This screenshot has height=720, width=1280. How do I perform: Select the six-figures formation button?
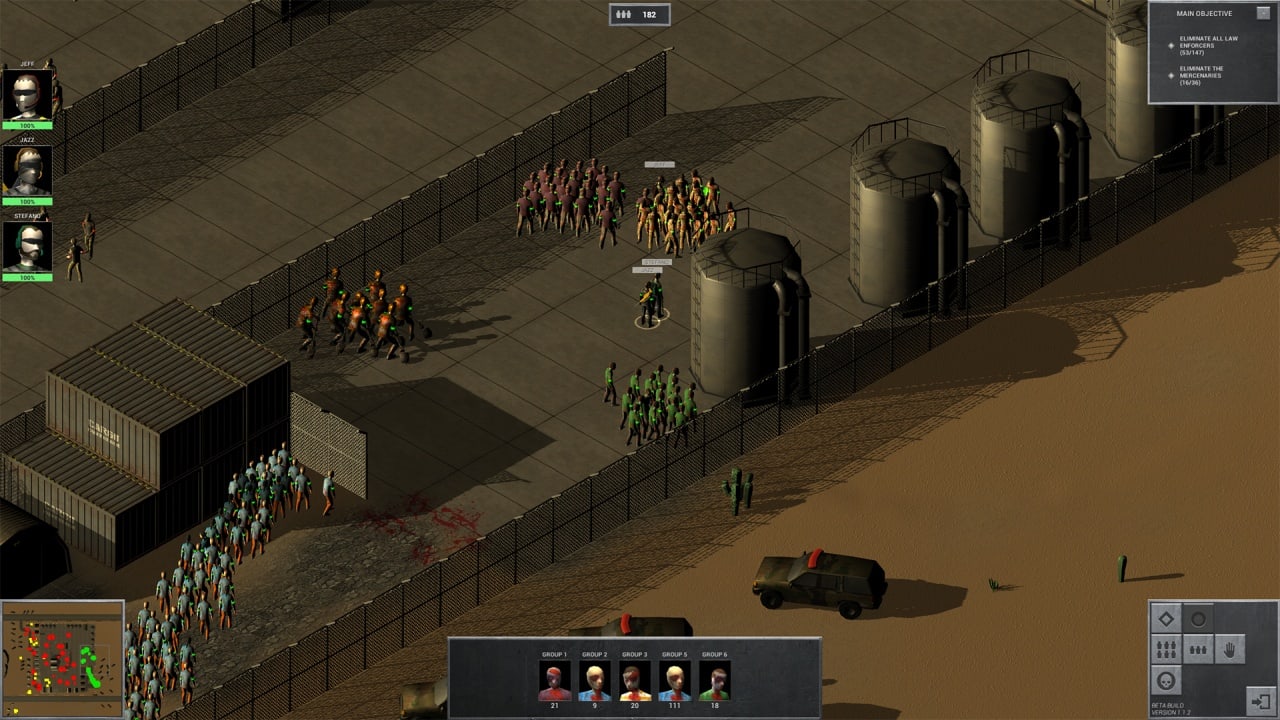1166,650
